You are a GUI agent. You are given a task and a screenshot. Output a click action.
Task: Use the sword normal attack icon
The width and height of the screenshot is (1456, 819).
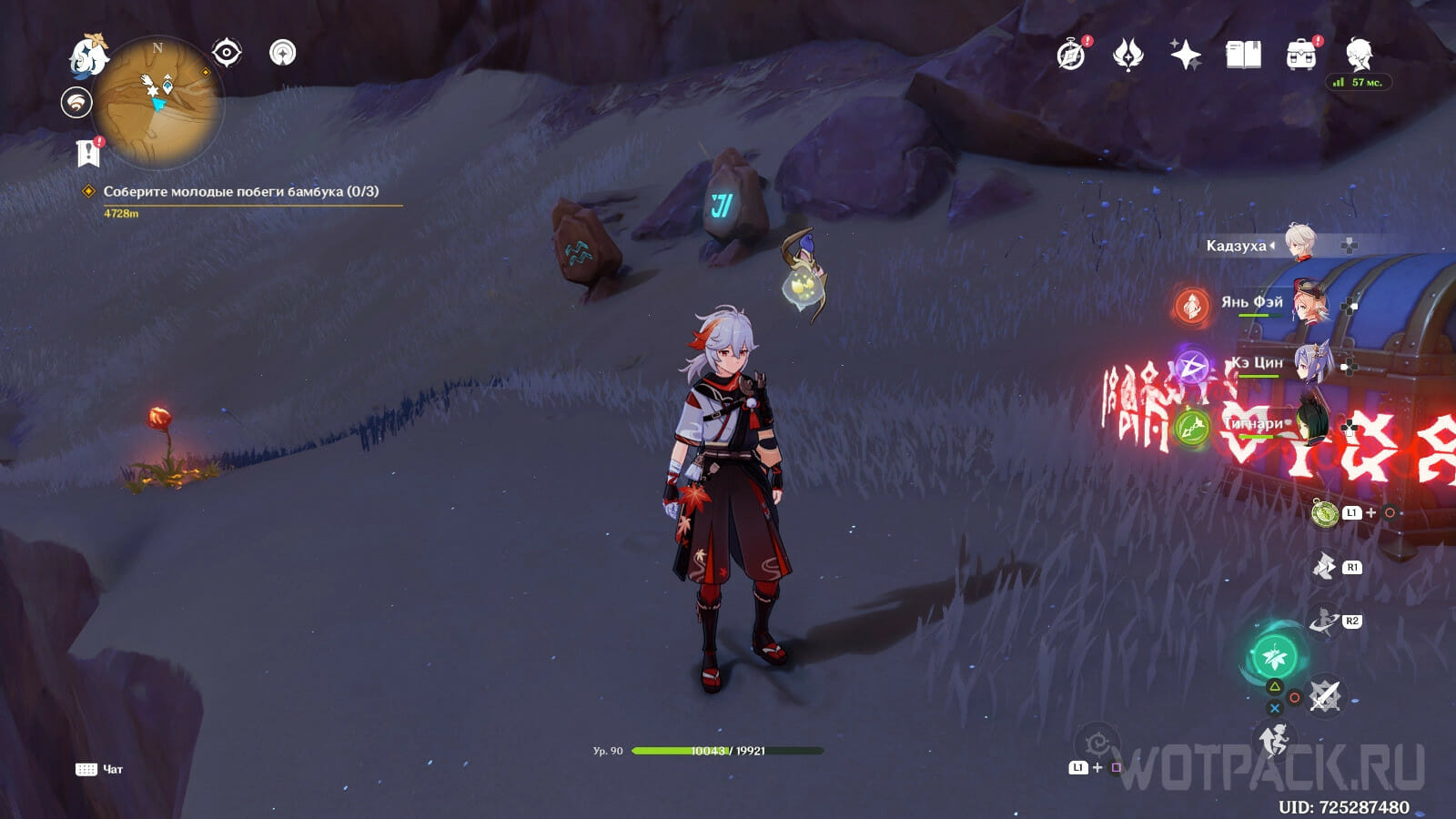coord(1324,698)
